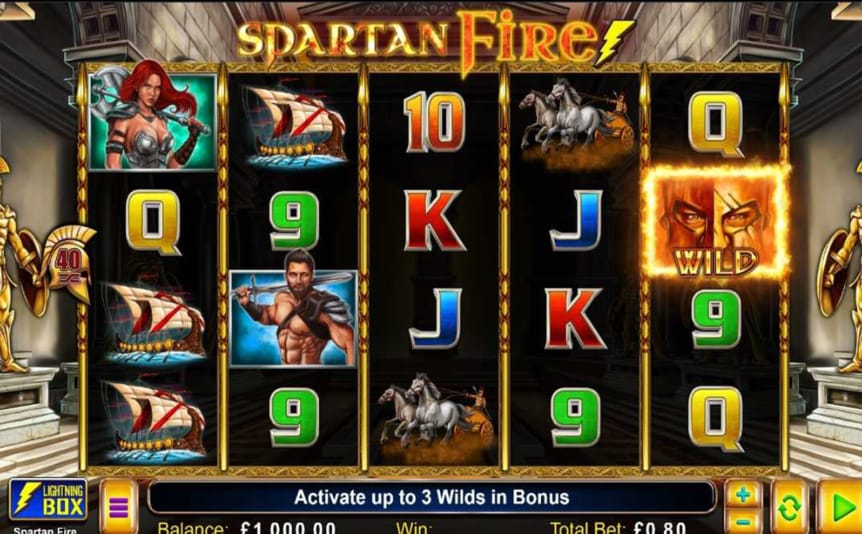Decrease the total bet with minus
The height and width of the screenshot is (534, 862).
point(742,520)
